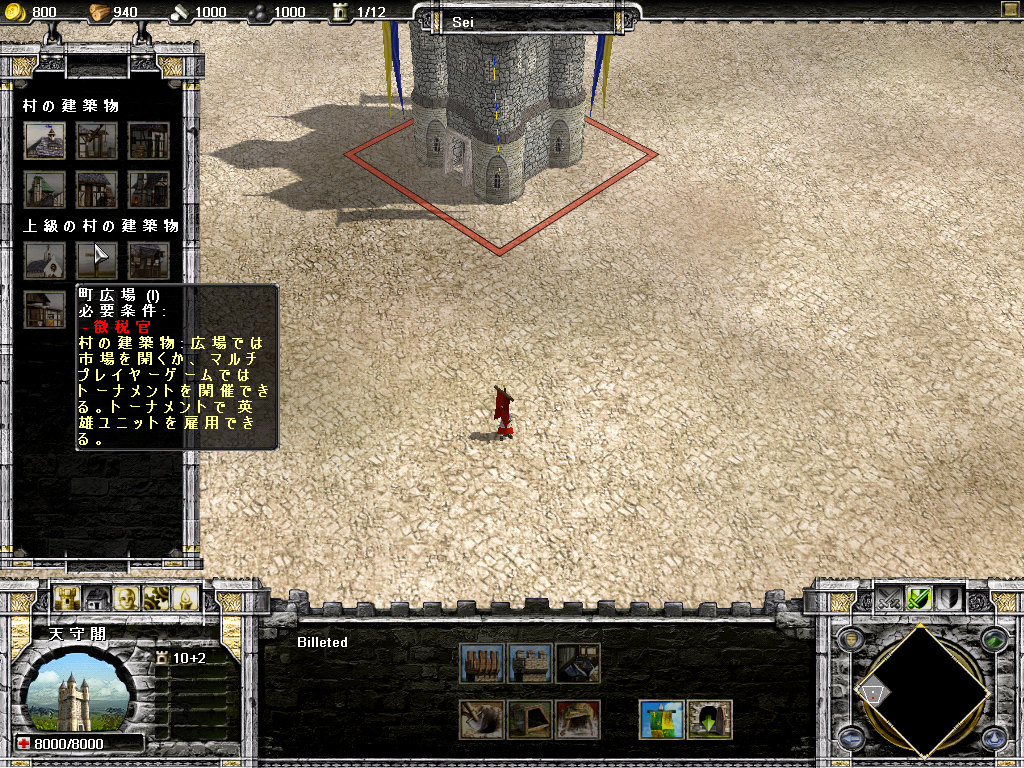Select the crossed swords stance button

coord(889,598)
